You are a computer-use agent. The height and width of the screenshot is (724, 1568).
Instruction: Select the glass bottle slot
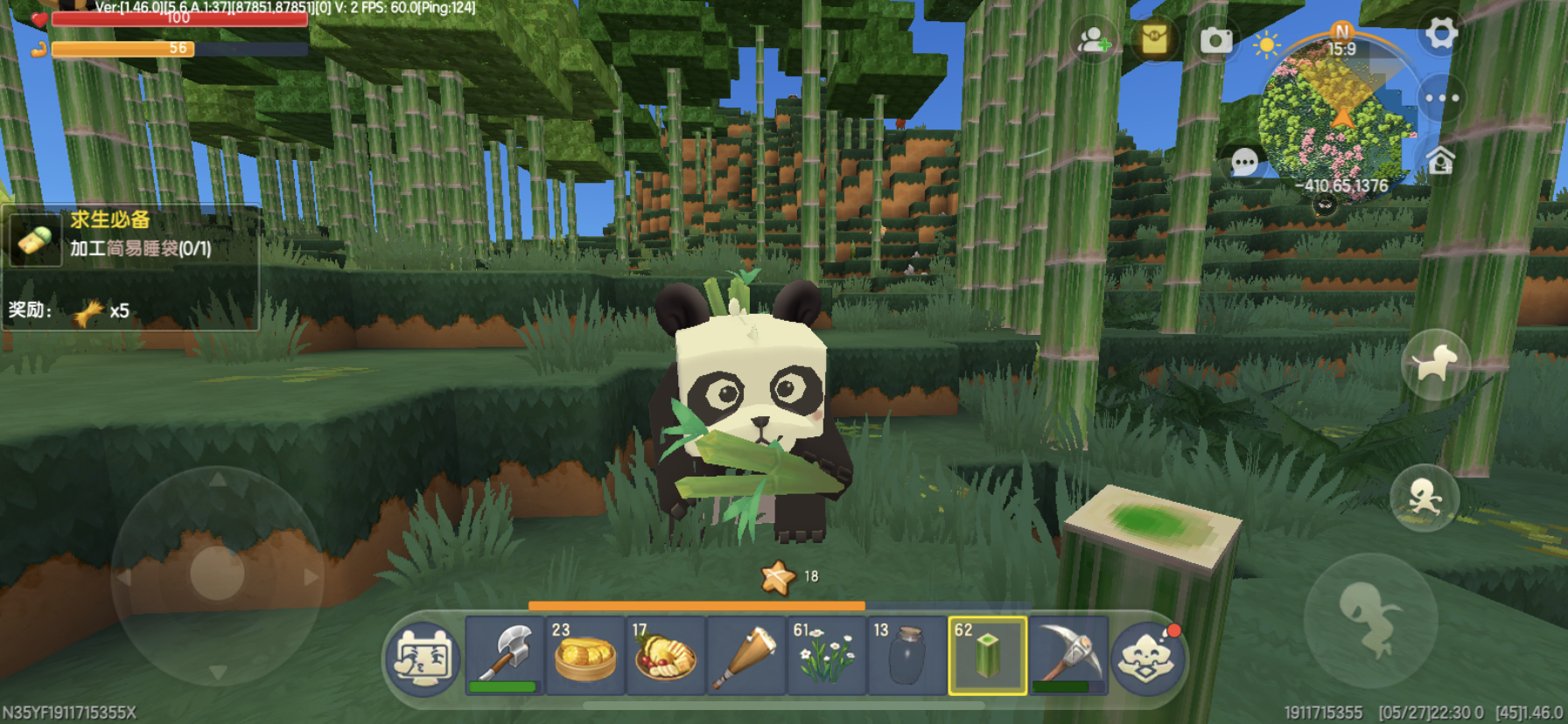906,656
